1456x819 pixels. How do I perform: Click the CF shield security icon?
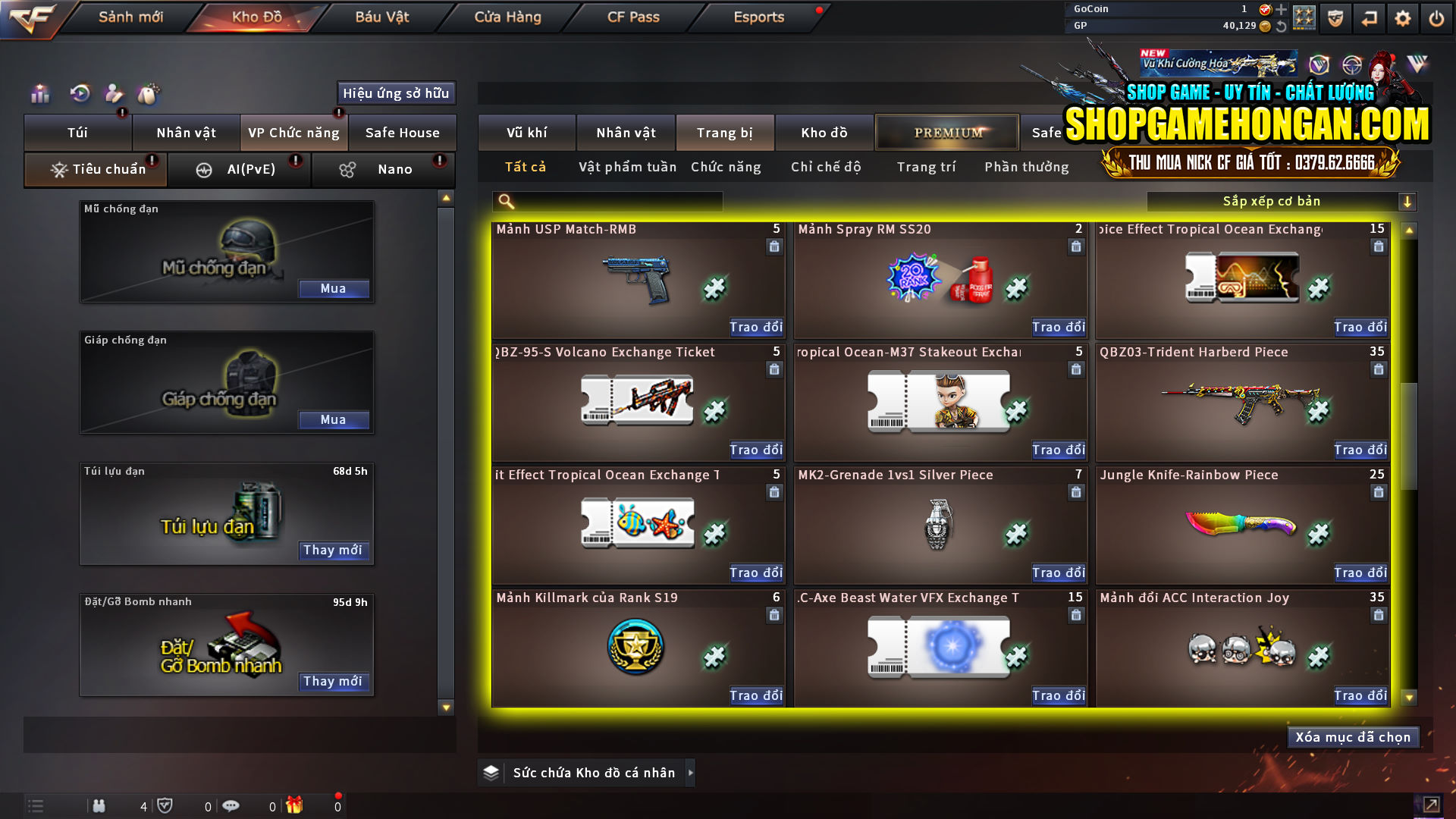[1335, 17]
